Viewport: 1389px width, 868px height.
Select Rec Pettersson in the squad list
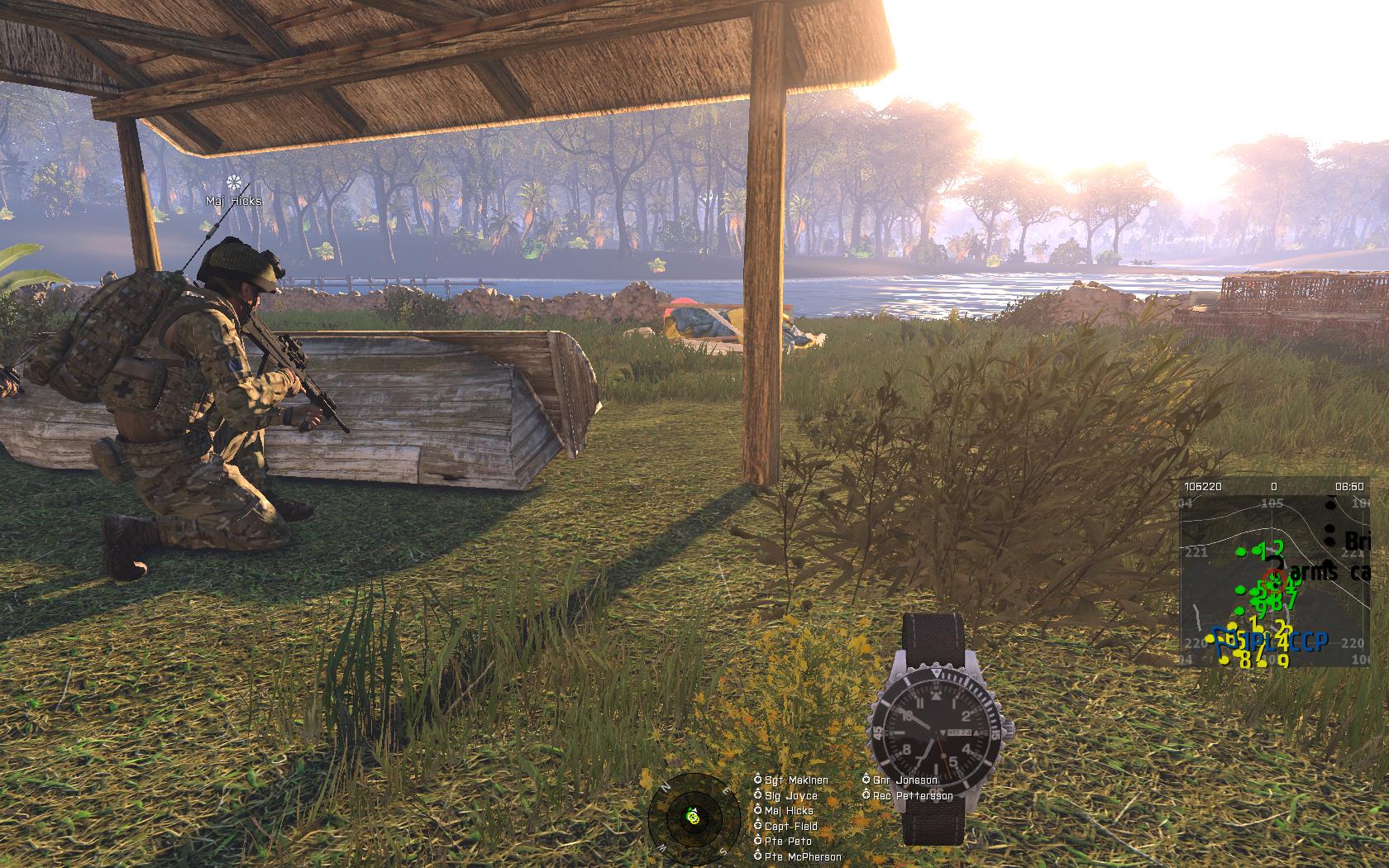912,796
